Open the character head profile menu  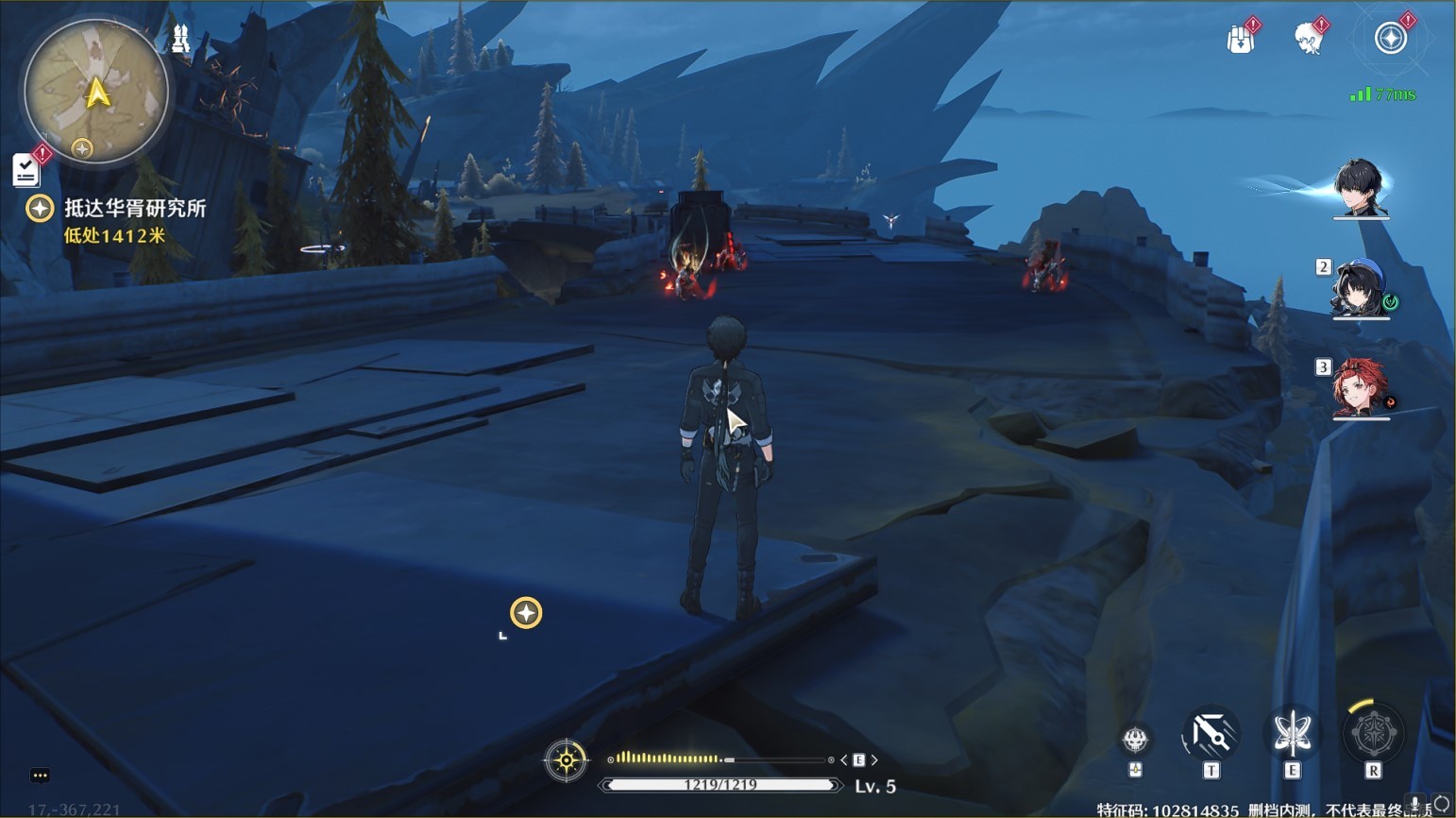[1308, 40]
